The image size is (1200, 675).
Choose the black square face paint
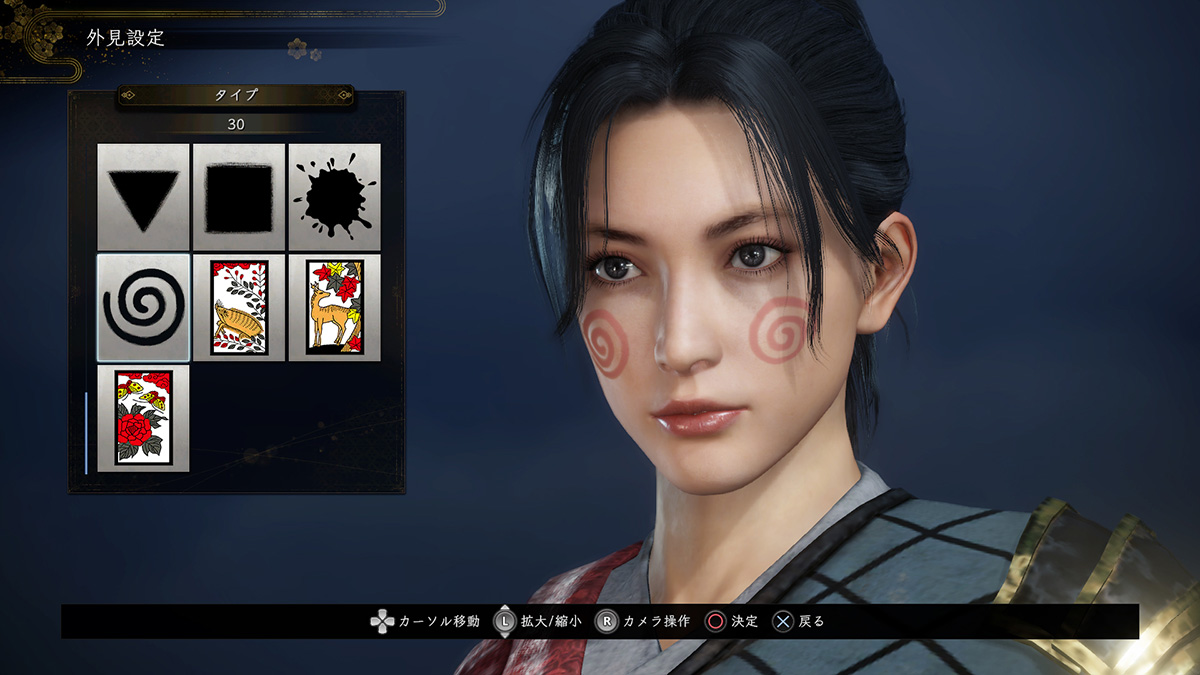point(239,197)
